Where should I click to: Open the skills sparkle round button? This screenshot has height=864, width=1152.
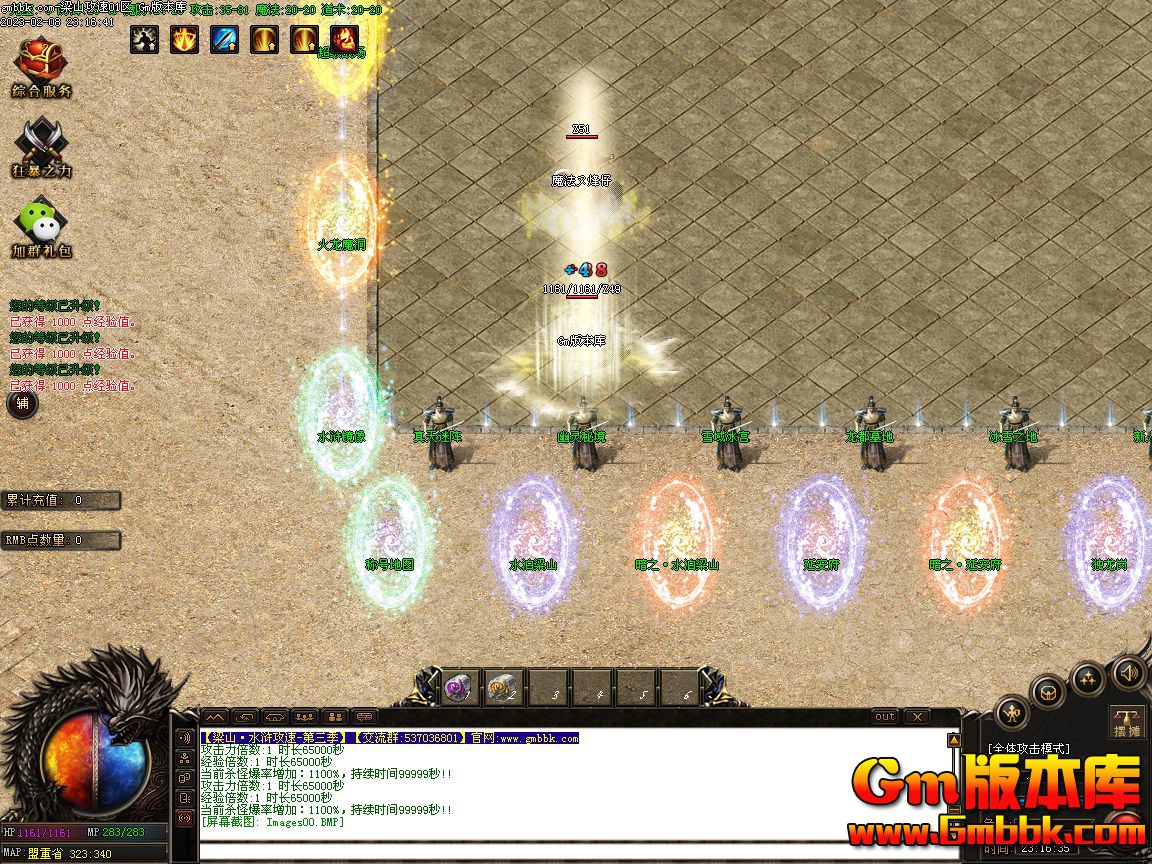1088,679
